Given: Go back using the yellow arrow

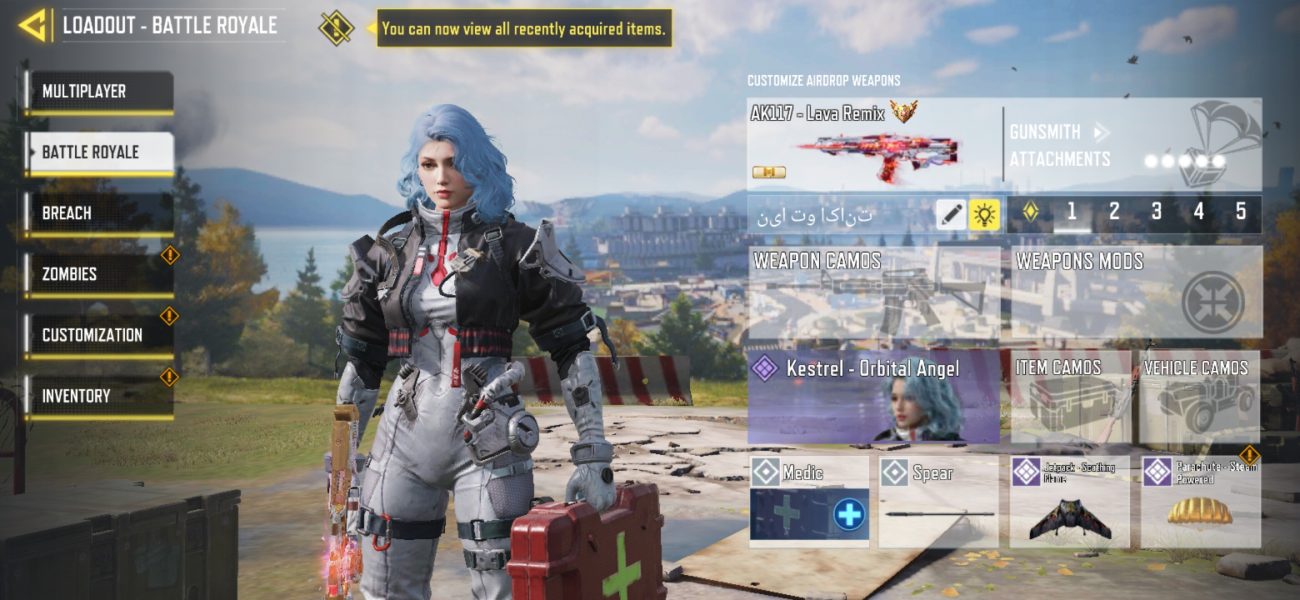Looking at the screenshot, I should [33, 26].
